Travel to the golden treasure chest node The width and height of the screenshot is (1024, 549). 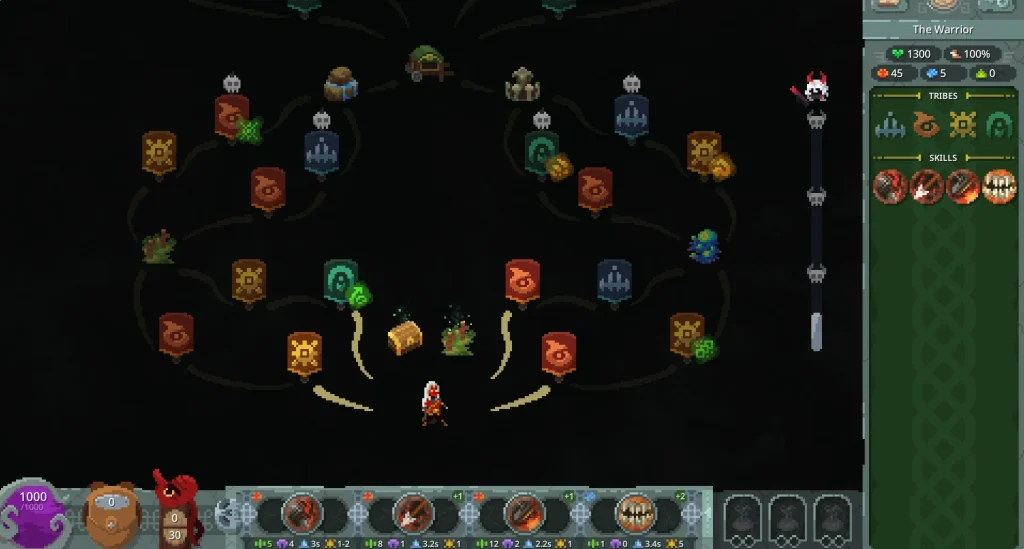404,336
